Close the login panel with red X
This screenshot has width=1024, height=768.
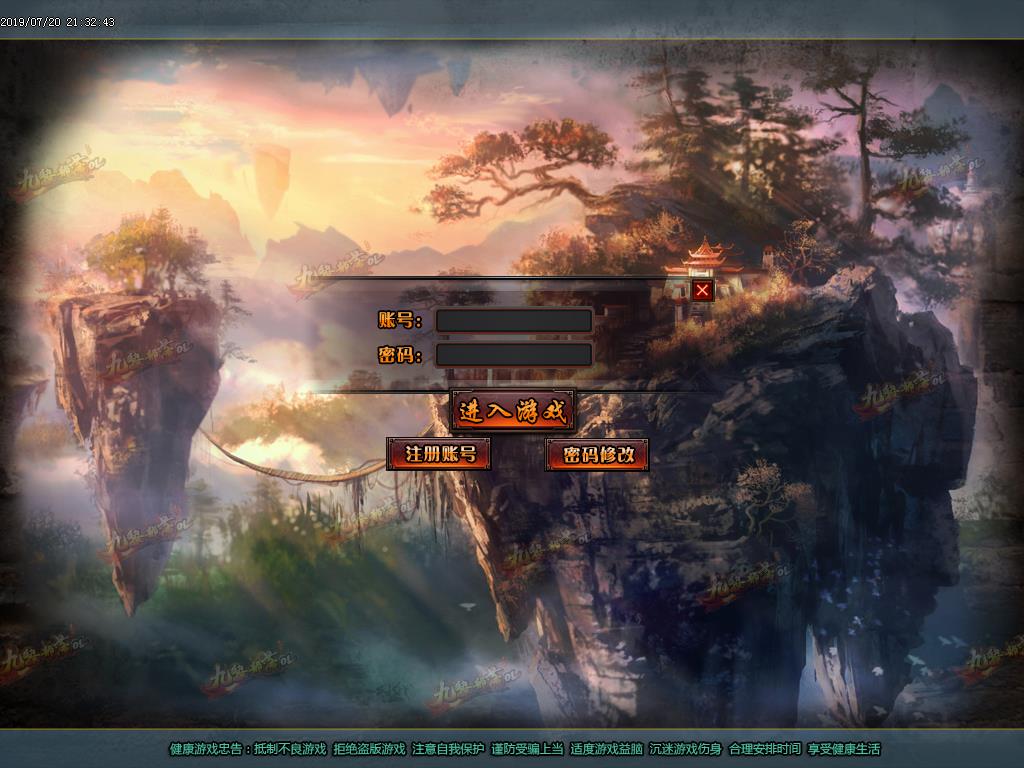click(x=703, y=290)
